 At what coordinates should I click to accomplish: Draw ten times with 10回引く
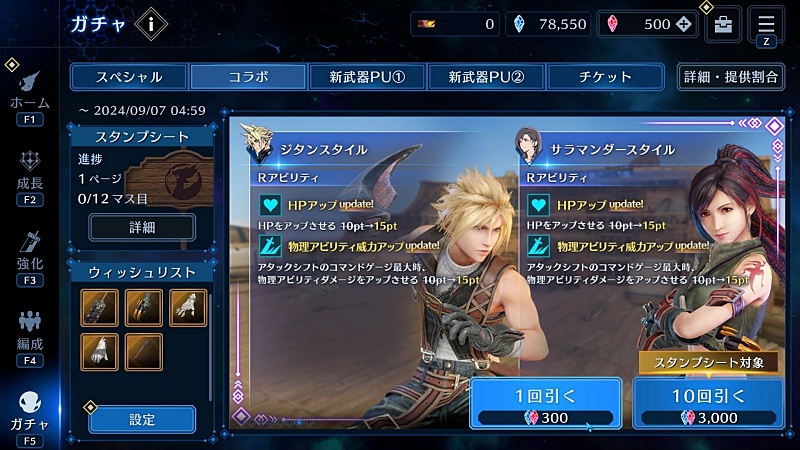tap(708, 404)
